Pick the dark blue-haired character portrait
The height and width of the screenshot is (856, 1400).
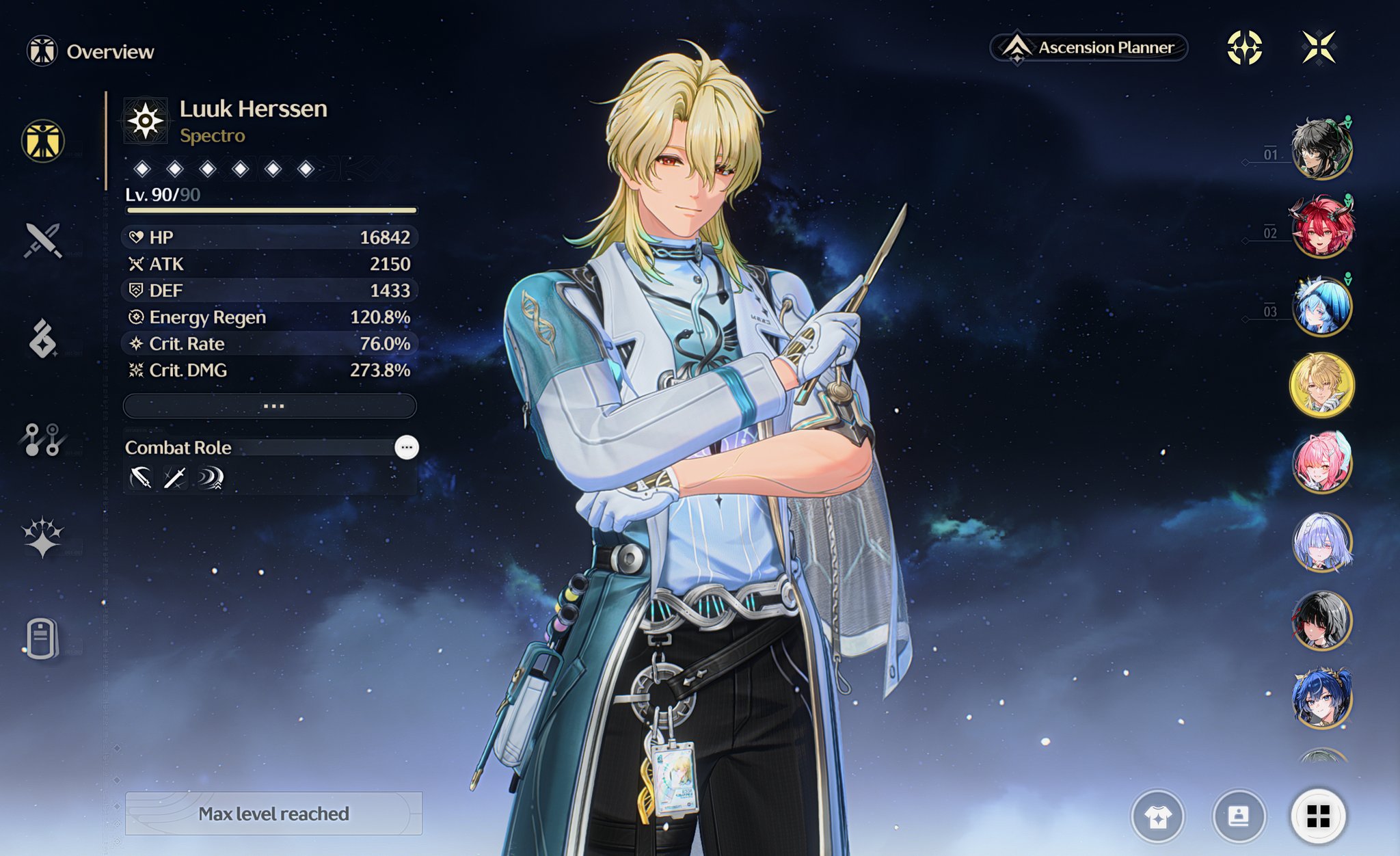click(x=1321, y=699)
